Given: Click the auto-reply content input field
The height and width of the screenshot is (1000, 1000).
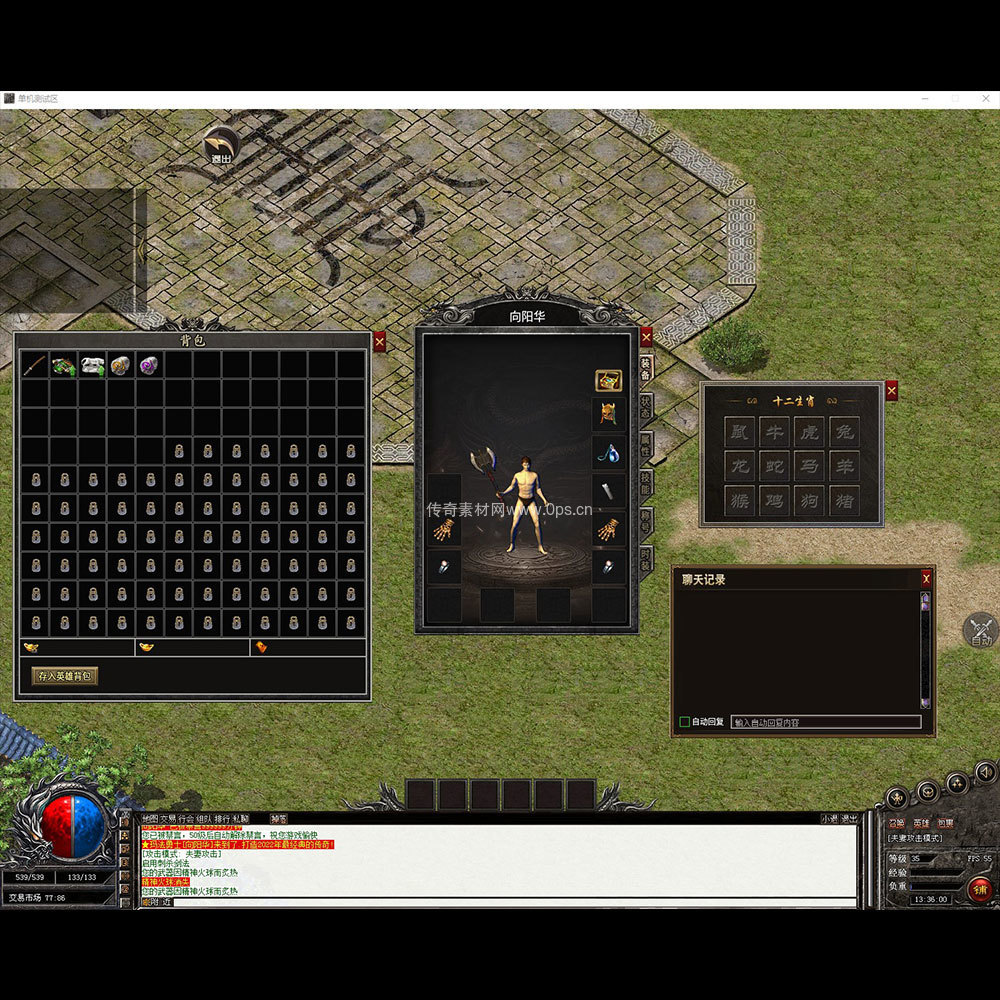Looking at the screenshot, I should click(x=825, y=722).
